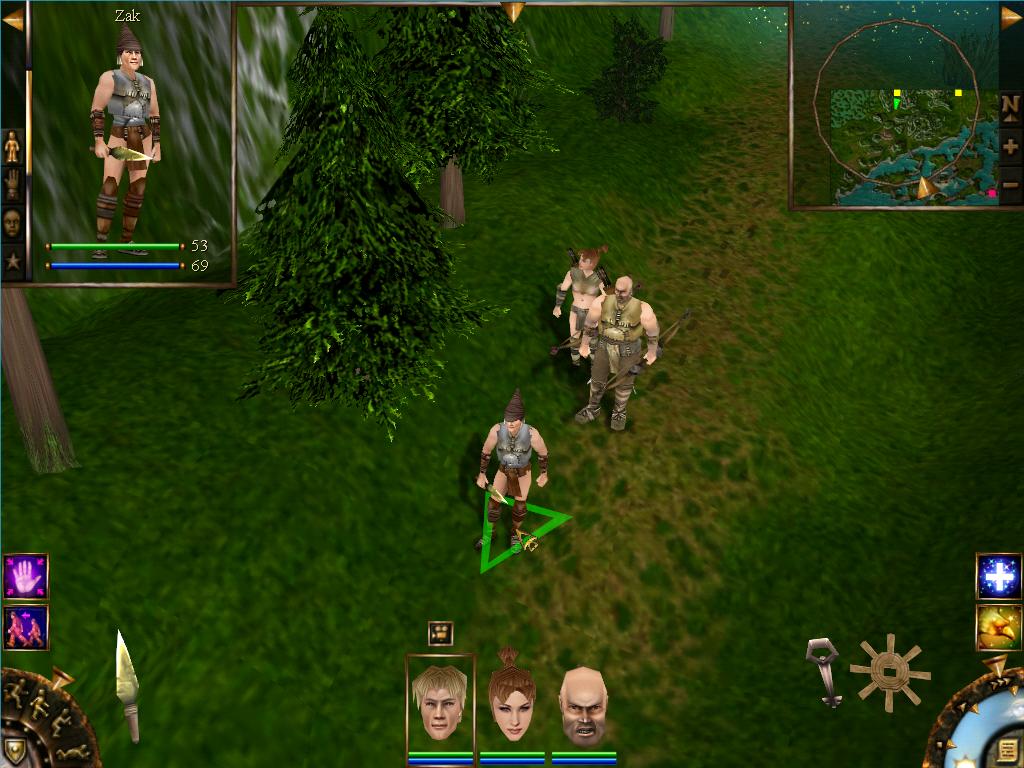
Task: Activate the two walking figures formation icon
Action: point(25,627)
